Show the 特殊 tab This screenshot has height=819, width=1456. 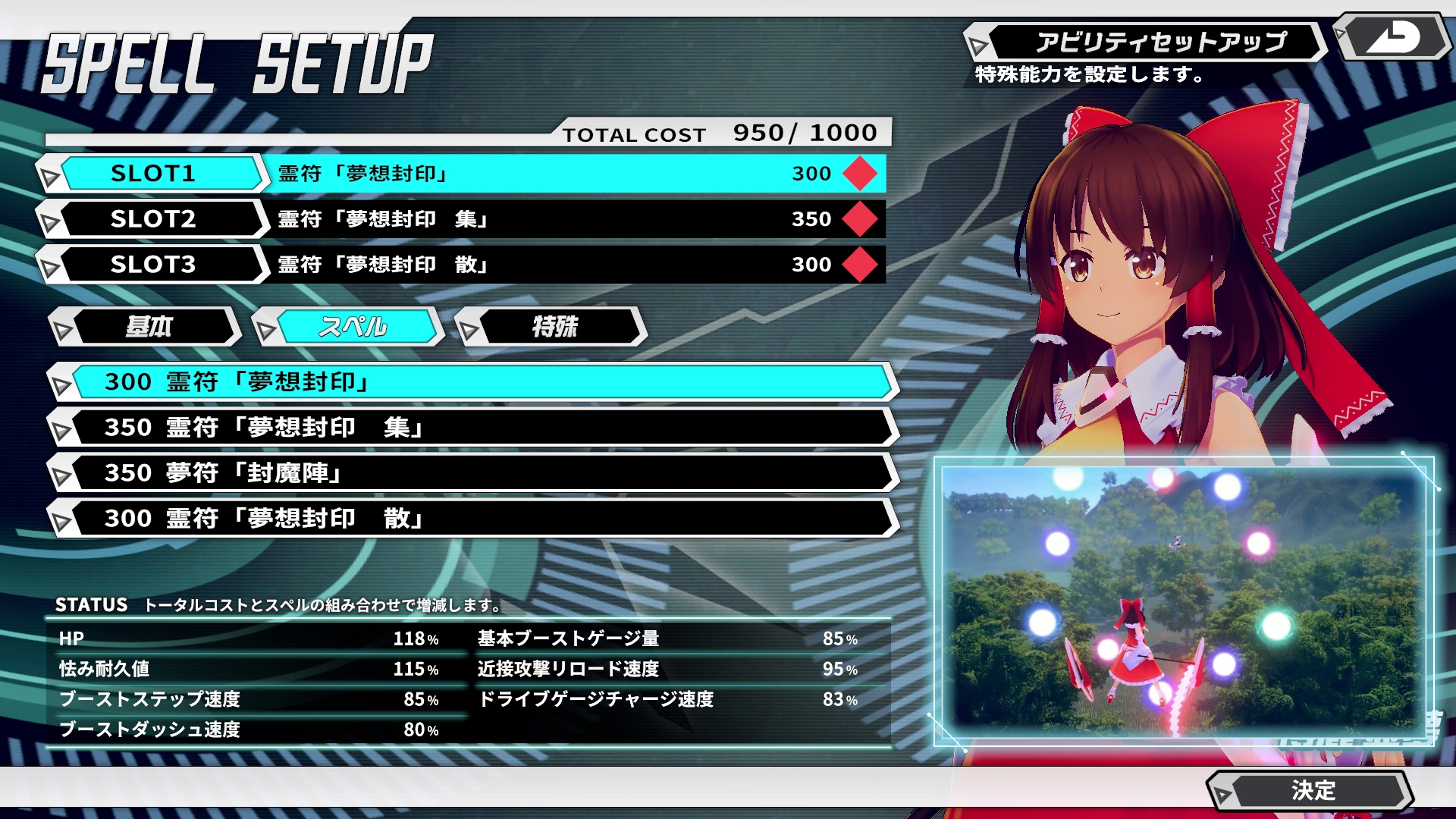pyautogui.click(x=554, y=327)
